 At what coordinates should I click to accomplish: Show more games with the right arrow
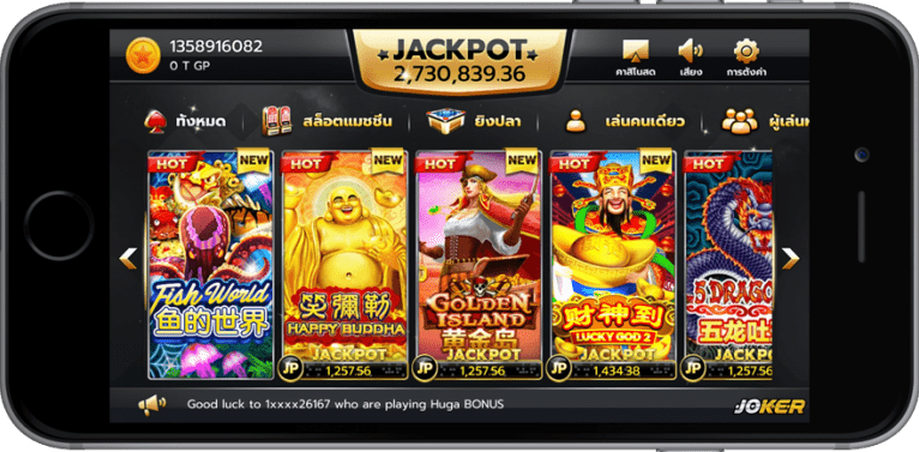790,258
